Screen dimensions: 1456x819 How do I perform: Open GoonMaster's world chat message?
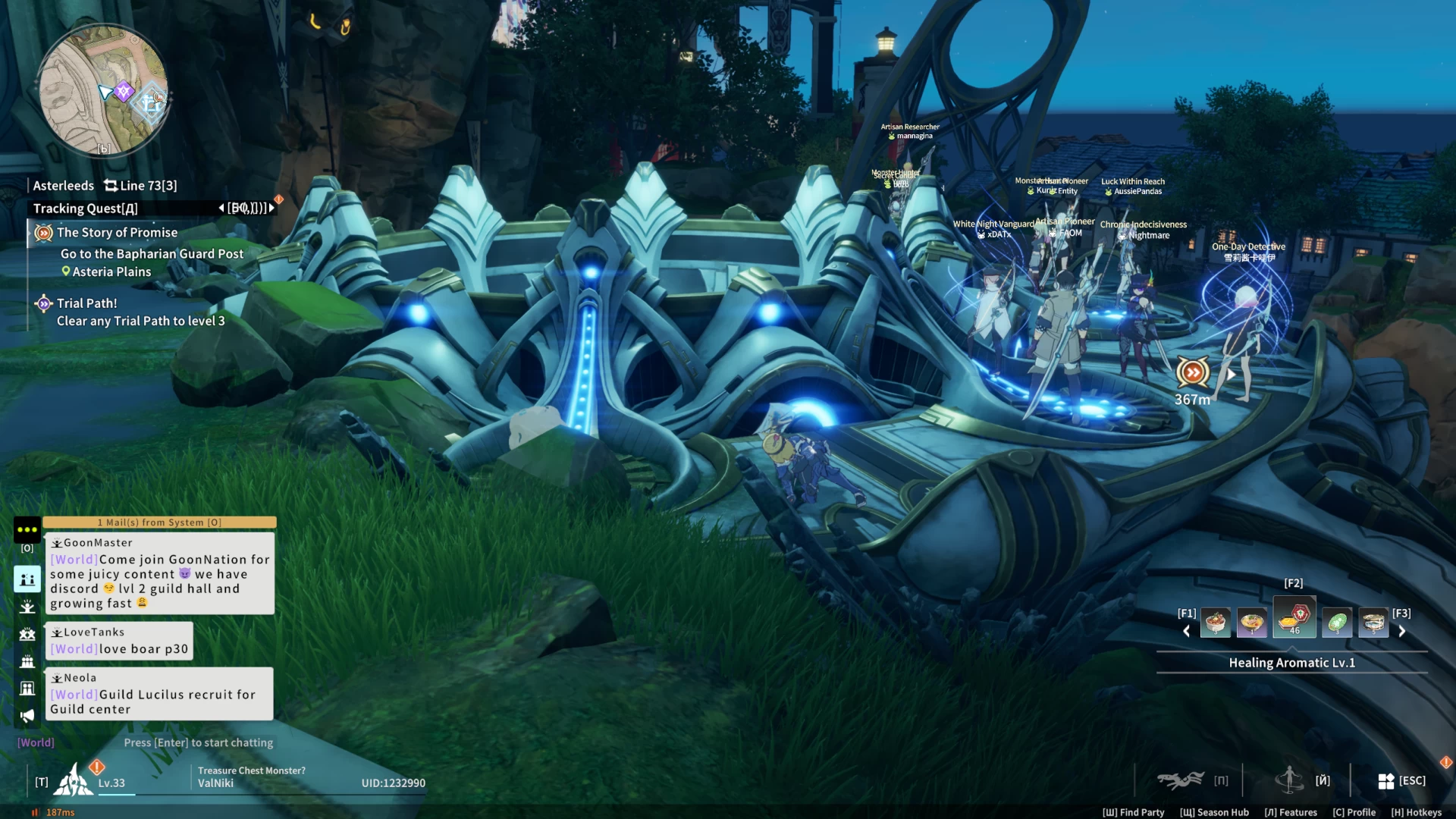159,574
